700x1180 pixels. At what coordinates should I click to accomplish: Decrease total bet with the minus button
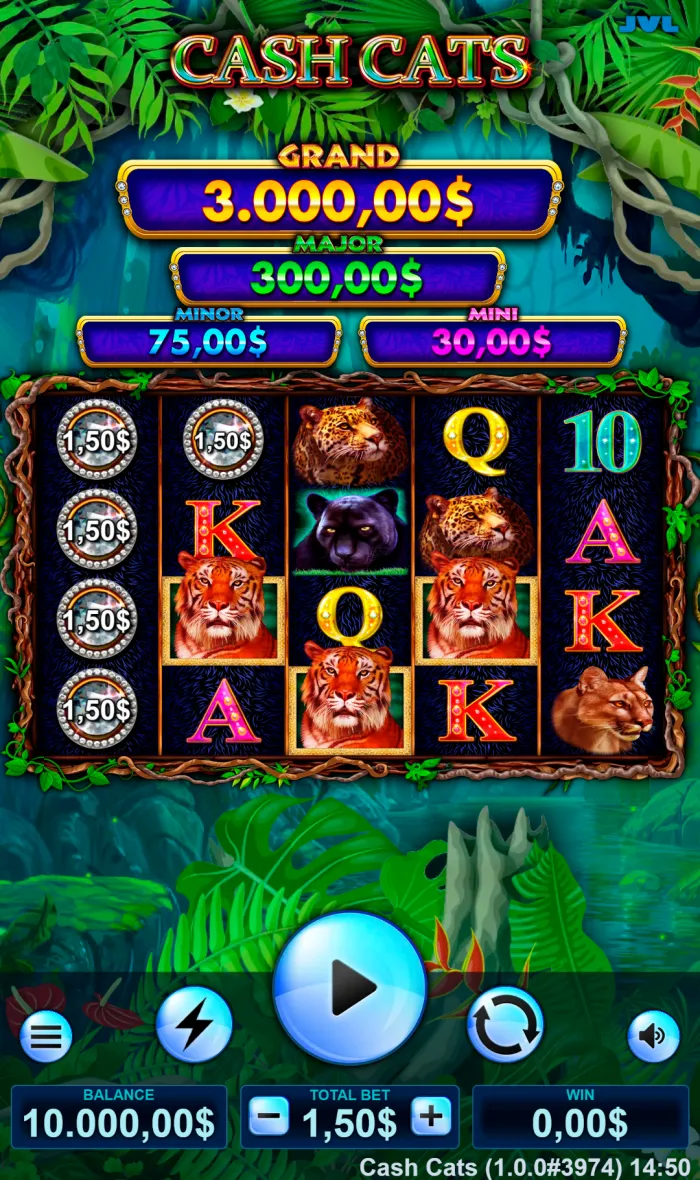click(269, 1116)
